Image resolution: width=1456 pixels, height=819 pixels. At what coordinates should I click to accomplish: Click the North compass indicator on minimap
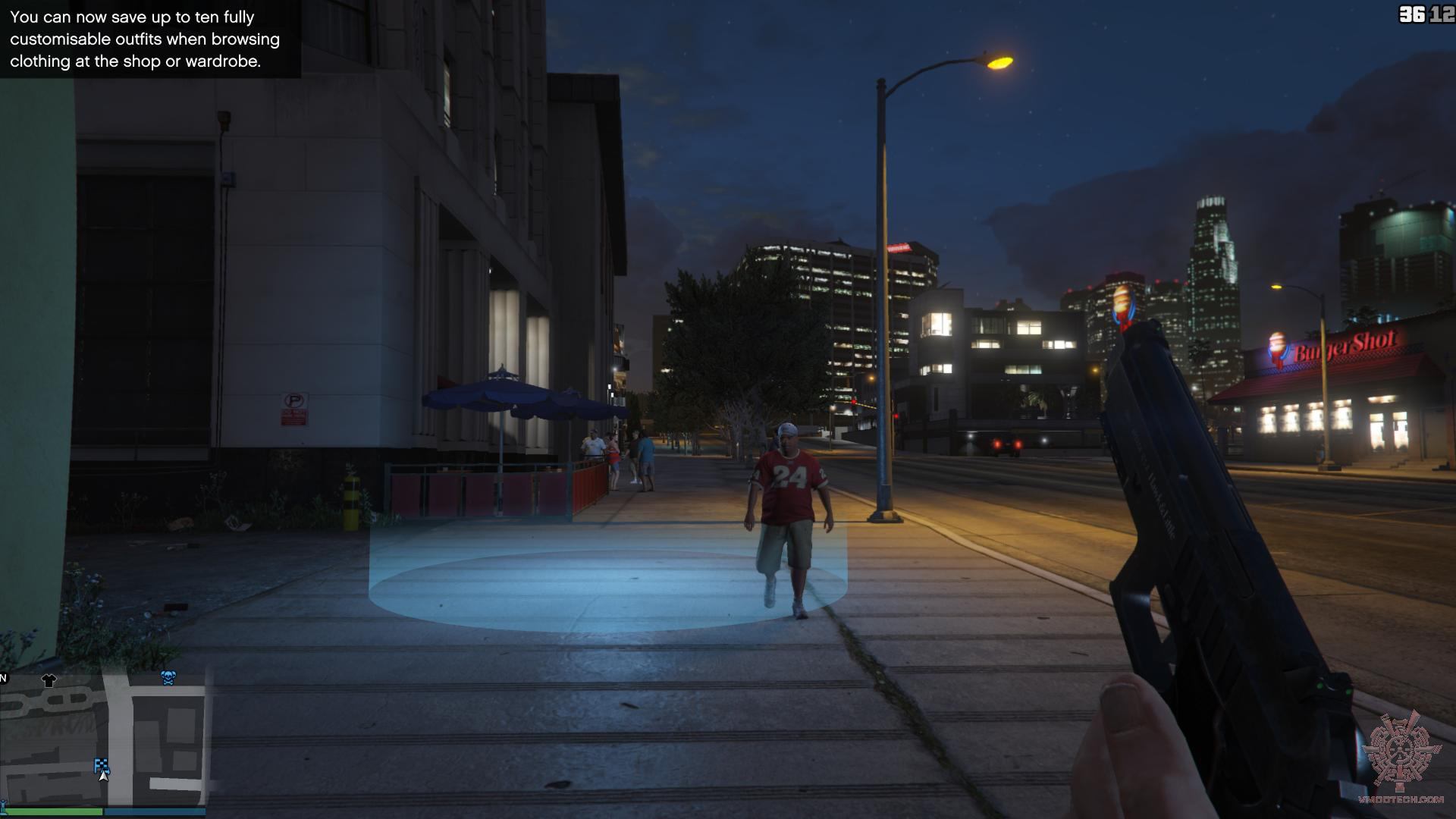coord(3,678)
